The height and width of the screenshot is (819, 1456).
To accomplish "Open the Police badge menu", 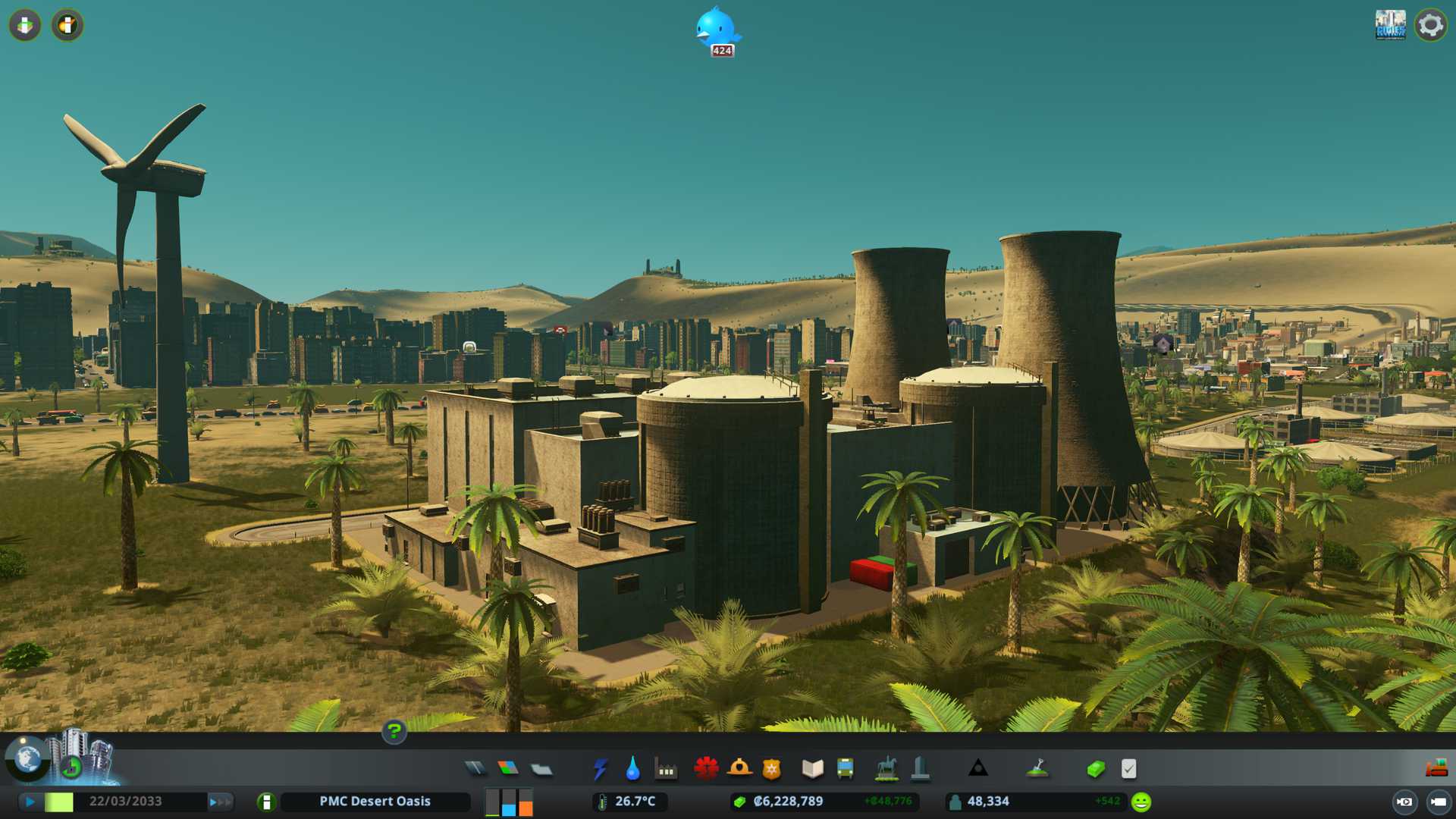I will coord(771,769).
